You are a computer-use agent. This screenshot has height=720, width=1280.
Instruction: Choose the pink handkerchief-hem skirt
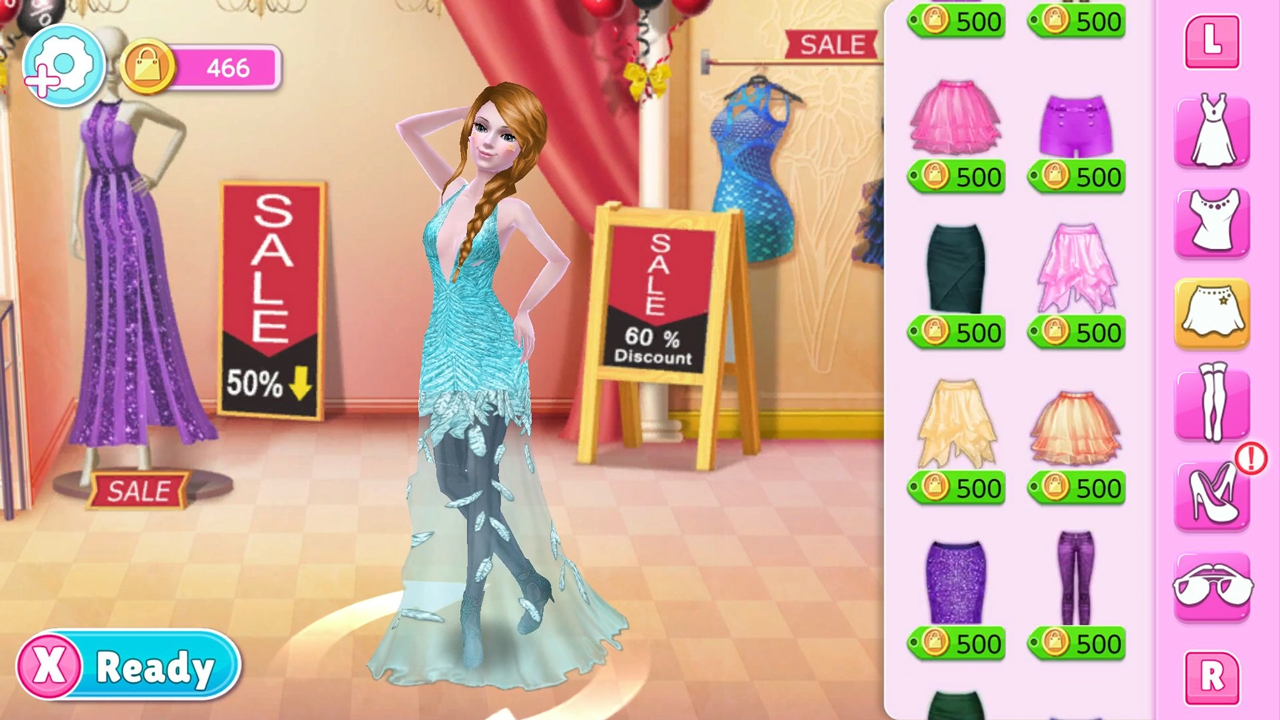(1076, 268)
